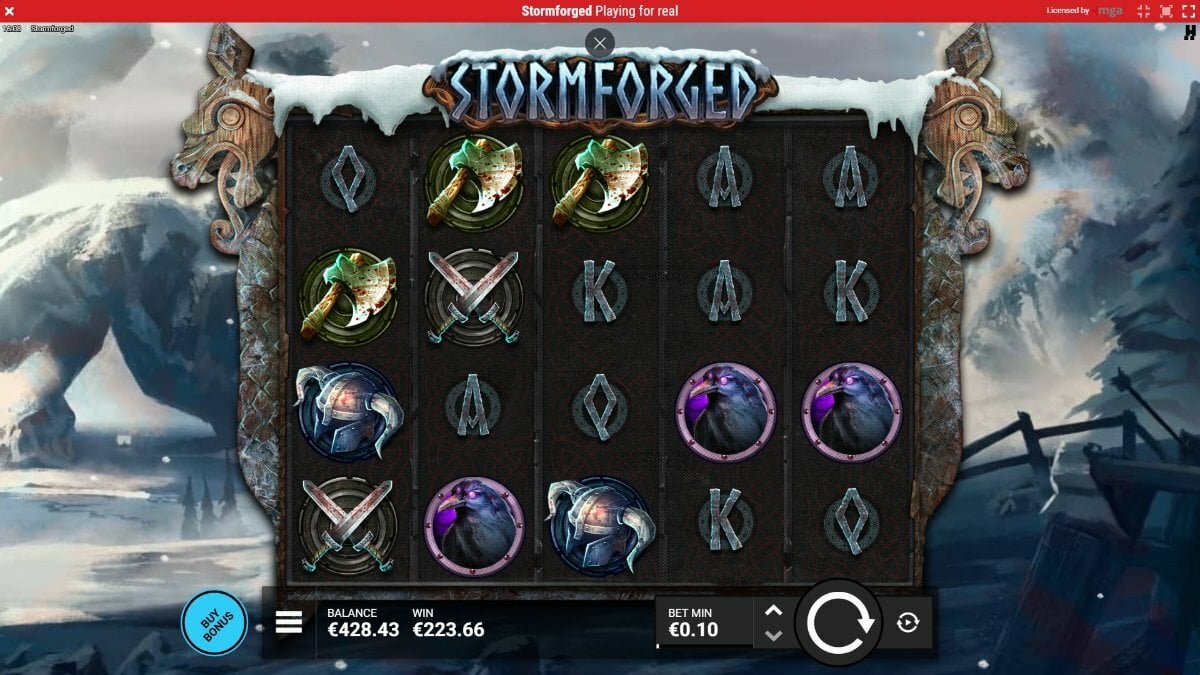Increase the bet with the up arrow
Viewport: 1200px width, 675px height.
pos(773,611)
